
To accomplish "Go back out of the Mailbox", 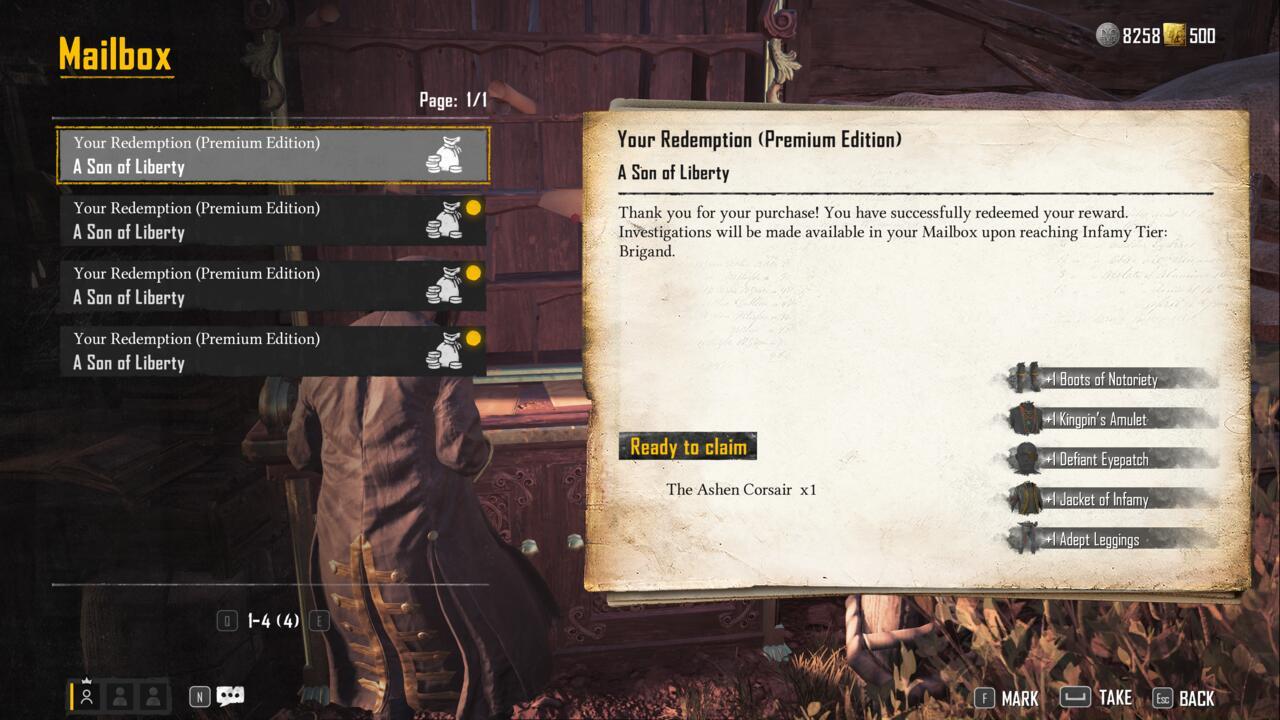I will (x=1184, y=698).
